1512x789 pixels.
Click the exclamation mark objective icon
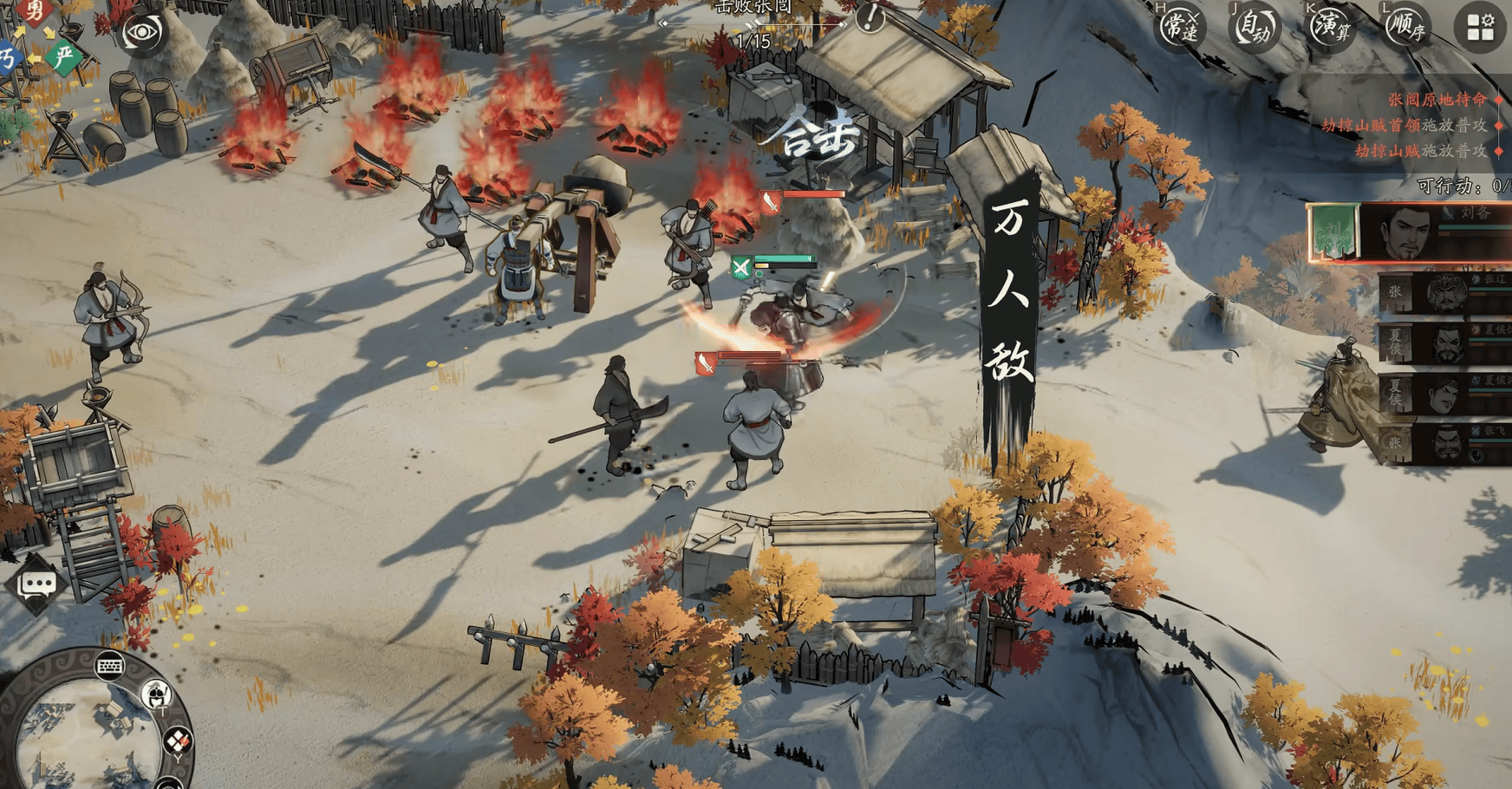coord(870,16)
